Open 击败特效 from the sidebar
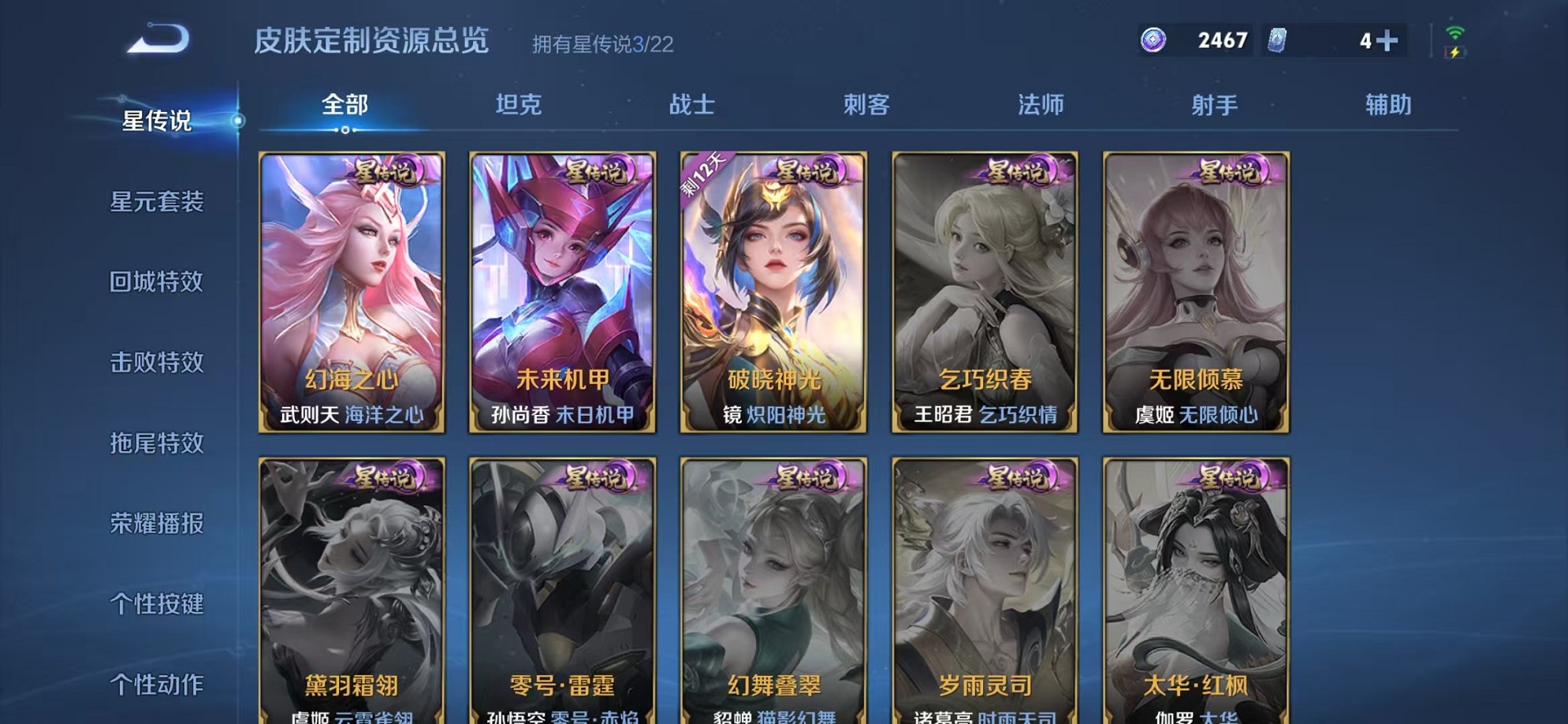The width and height of the screenshot is (1568, 724). (158, 364)
